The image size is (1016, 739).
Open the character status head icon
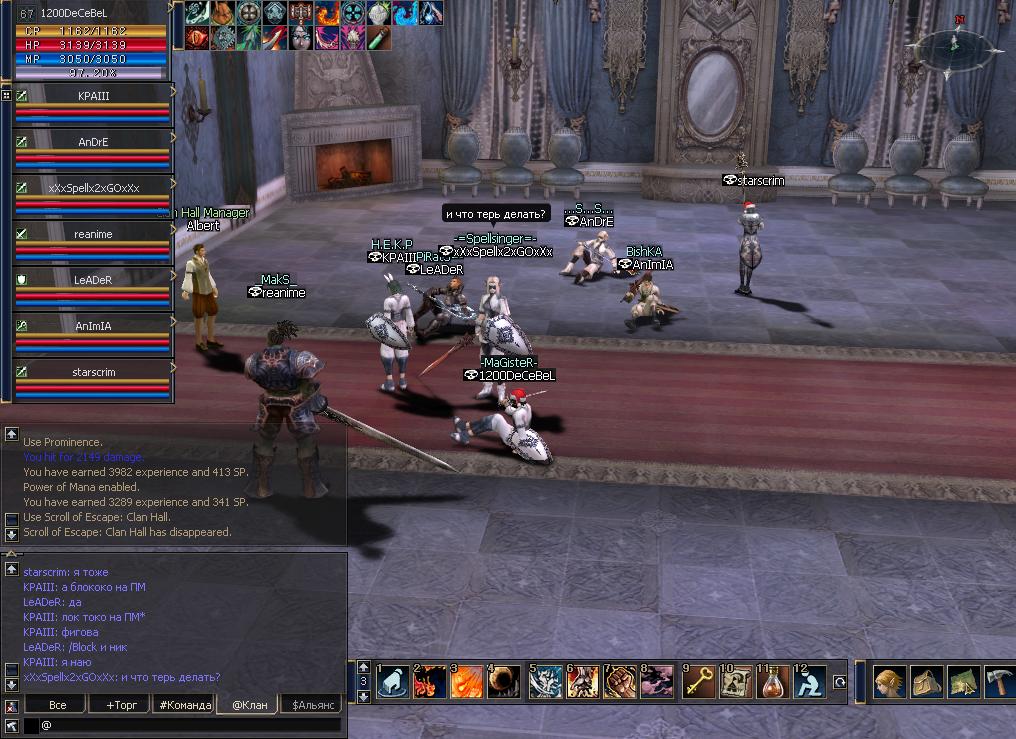click(x=889, y=682)
